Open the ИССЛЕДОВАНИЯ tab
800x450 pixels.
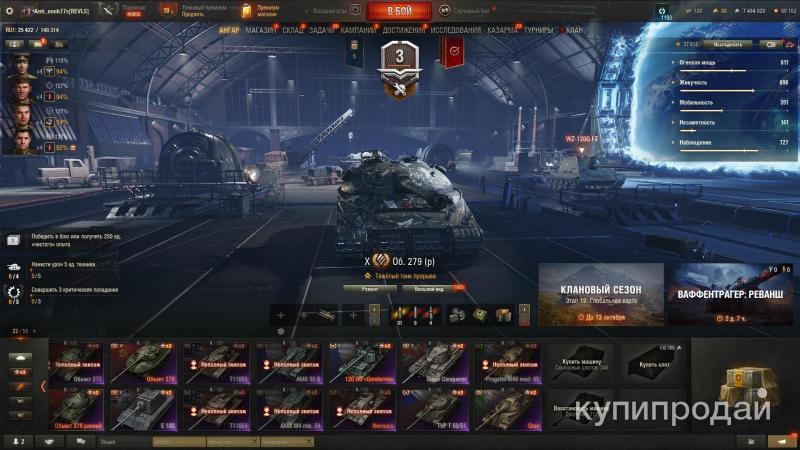click(456, 30)
